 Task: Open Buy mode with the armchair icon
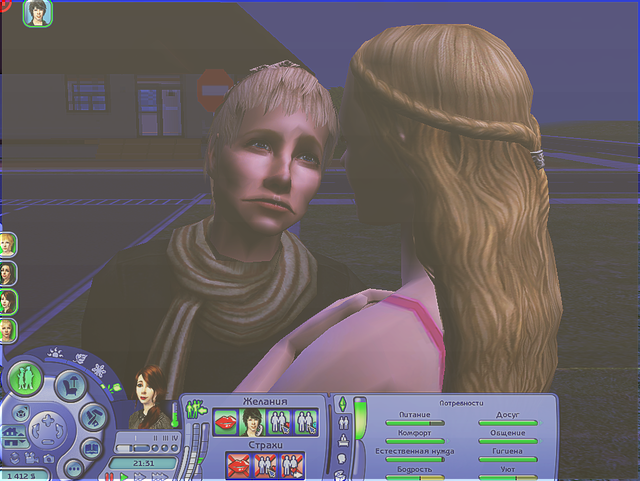[68, 383]
